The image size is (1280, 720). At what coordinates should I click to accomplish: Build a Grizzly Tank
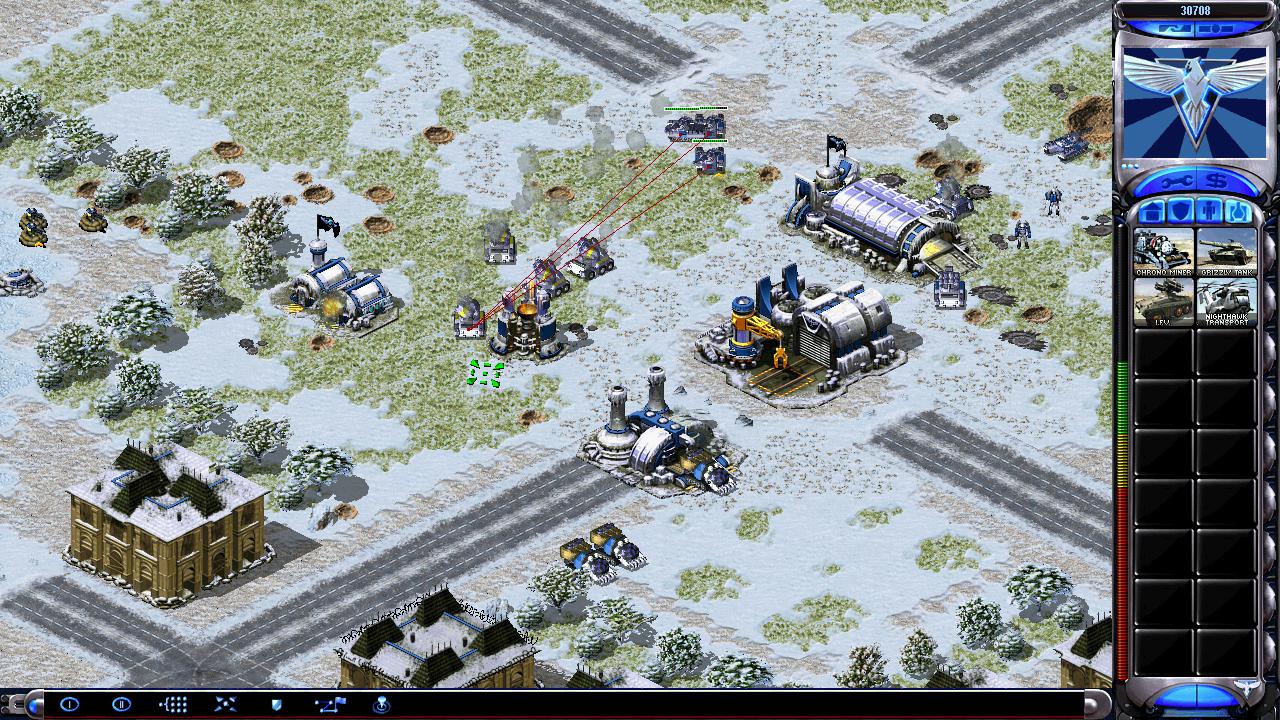[x=1226, y=252]
